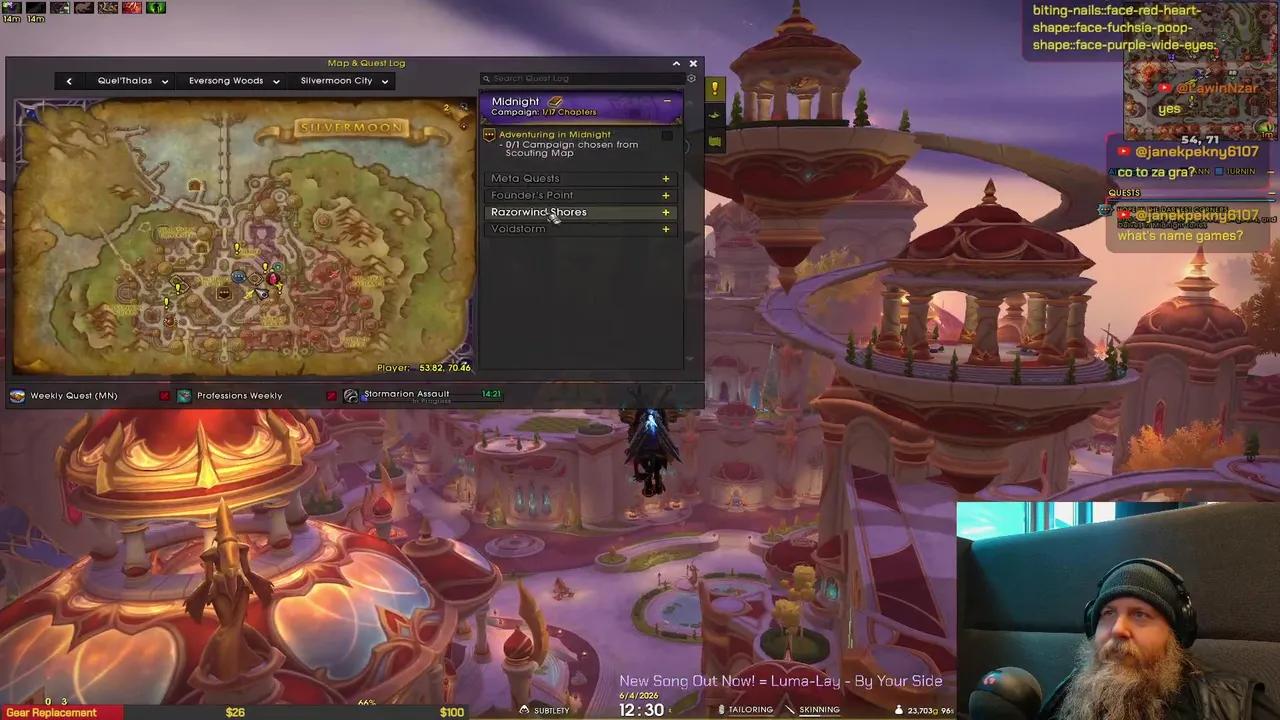Click the Professions Weekly tracker icon
1280x720 pixels.
(184, 395)
